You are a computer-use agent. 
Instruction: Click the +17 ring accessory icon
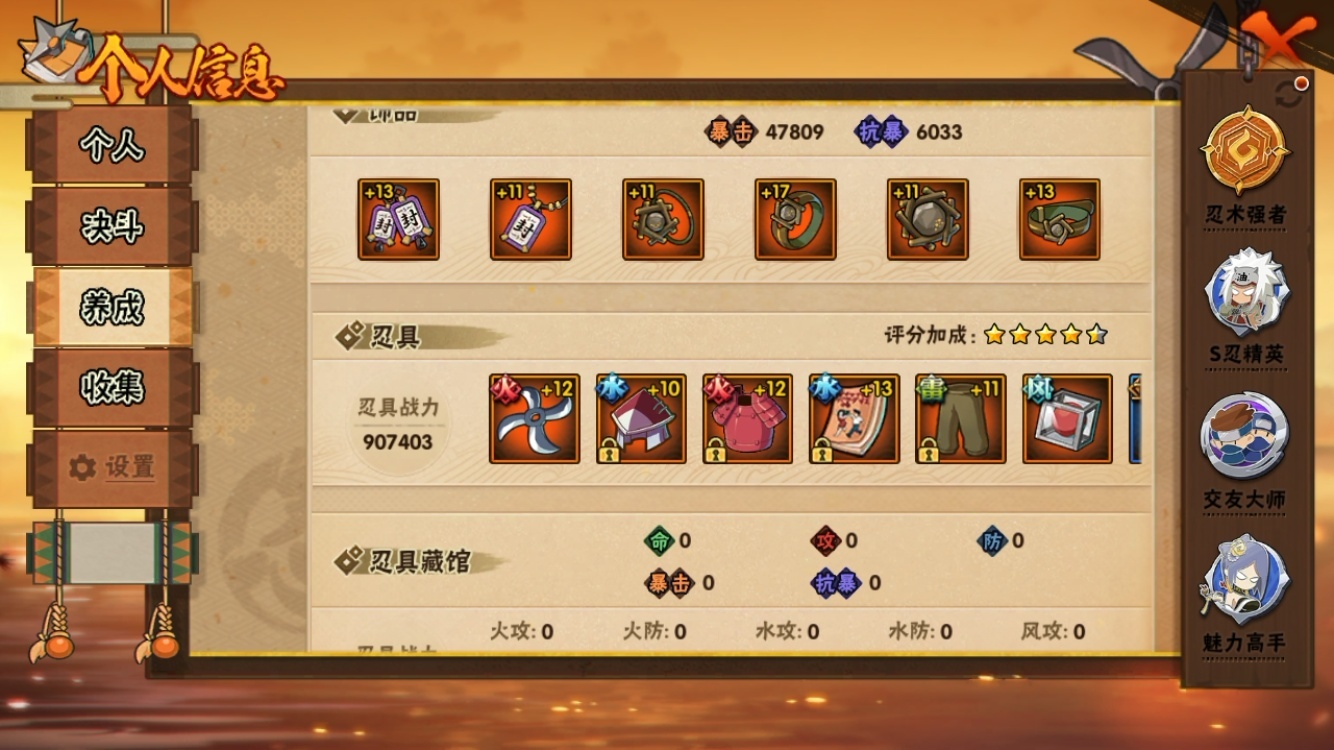tap(795, 220)
